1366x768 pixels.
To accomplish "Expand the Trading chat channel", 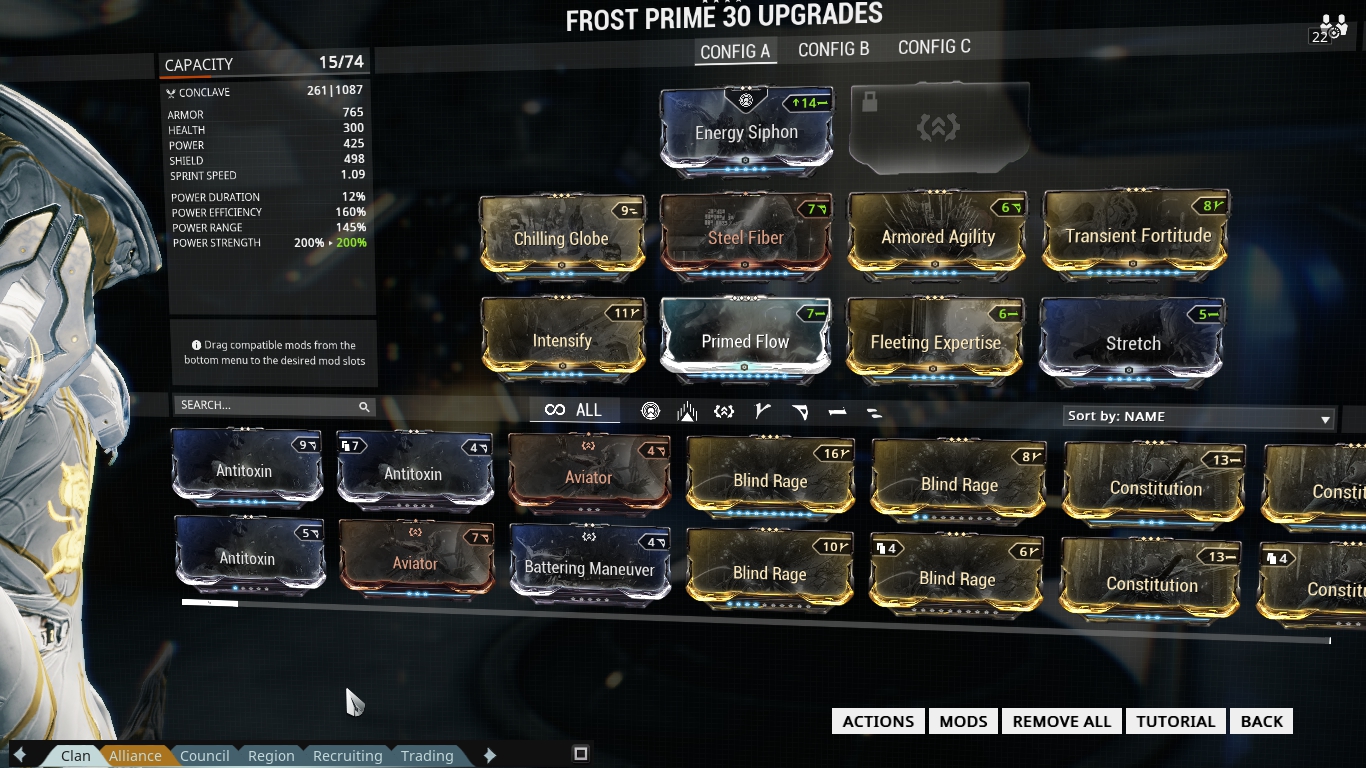I will coord(427,755).
